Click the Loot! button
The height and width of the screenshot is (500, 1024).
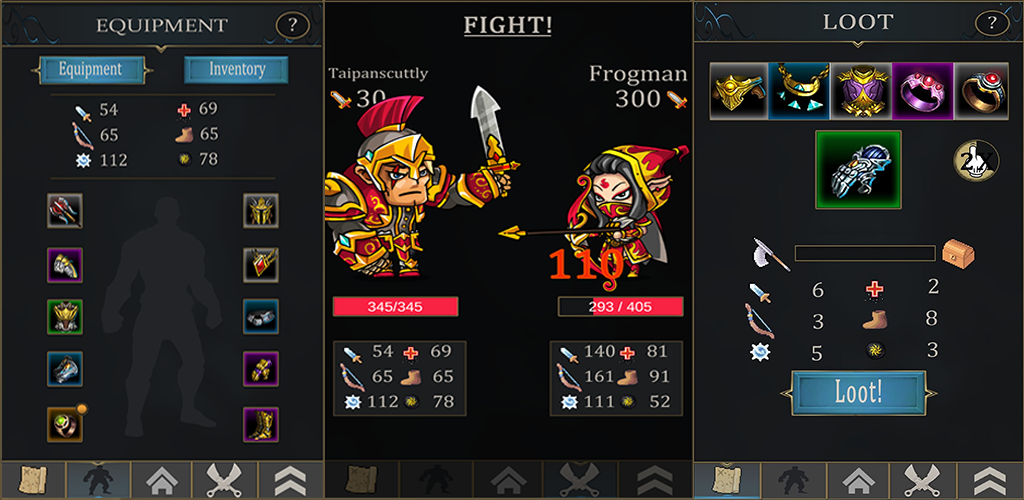click(x=858, y=392)
